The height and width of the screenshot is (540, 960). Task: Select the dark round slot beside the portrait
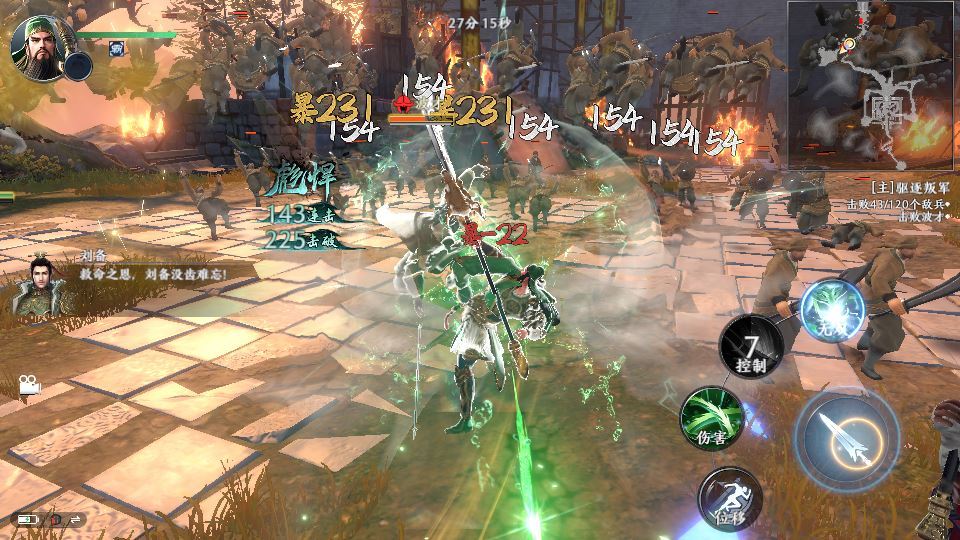[78, 67]
